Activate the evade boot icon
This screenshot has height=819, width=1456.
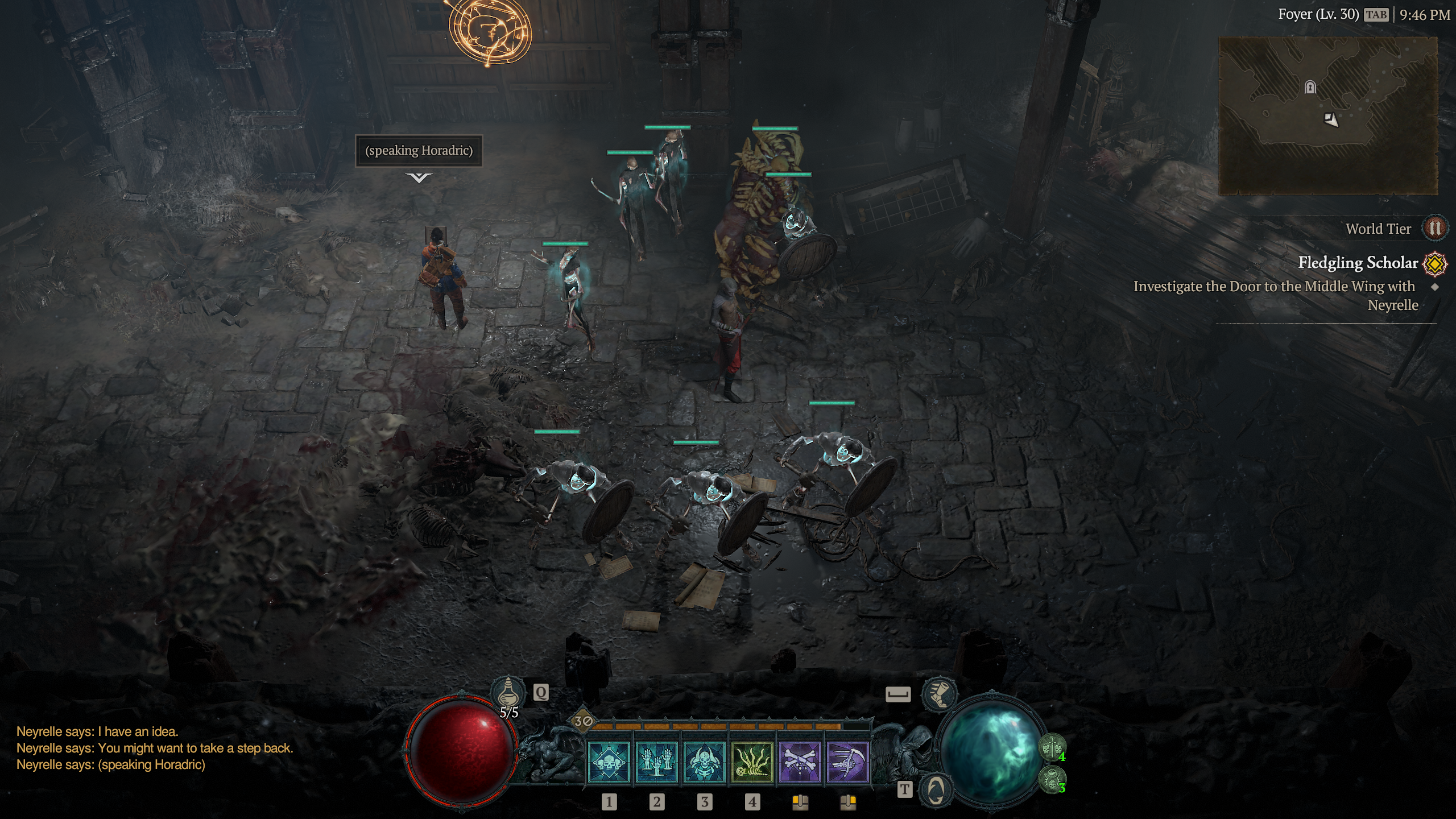click(939, 694)
